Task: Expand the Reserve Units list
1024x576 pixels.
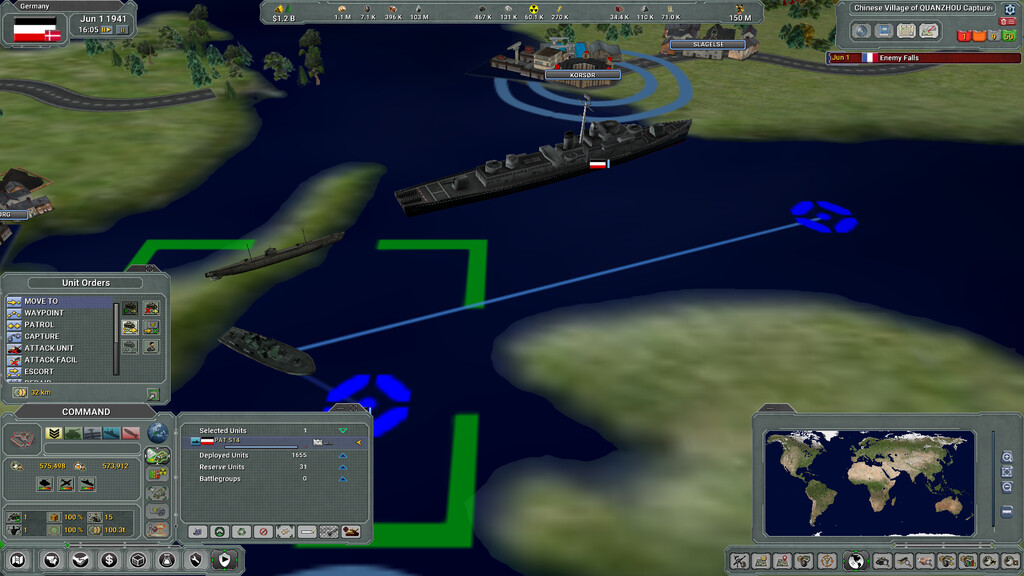Action: point(344,467)
